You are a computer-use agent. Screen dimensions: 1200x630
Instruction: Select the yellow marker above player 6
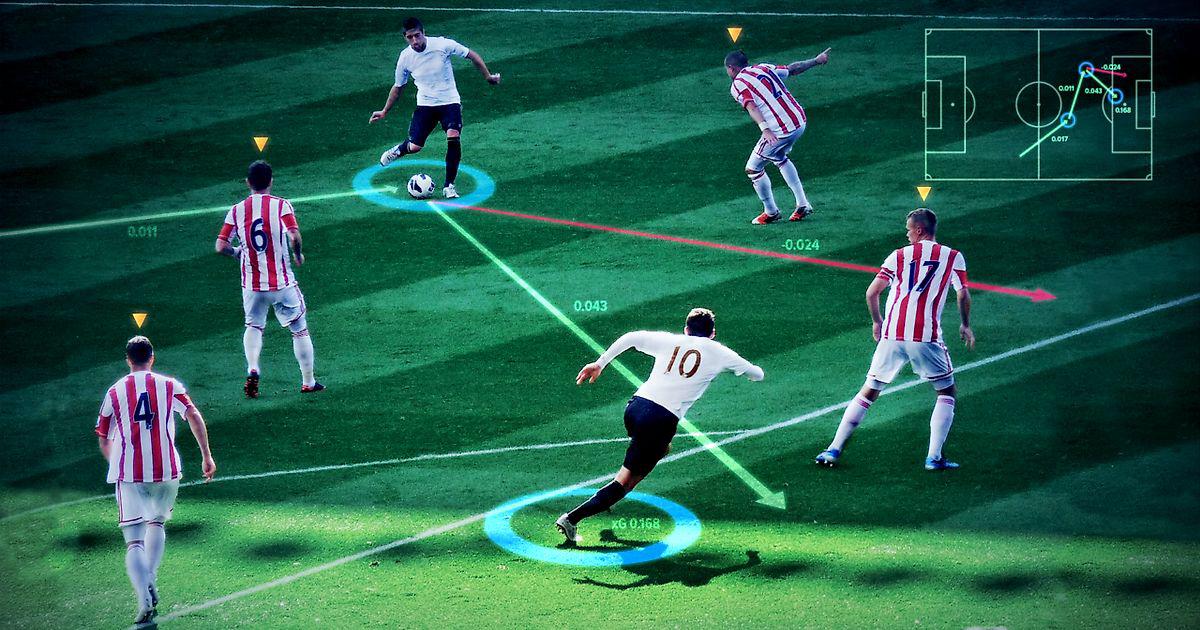click(x=260, y=144)
